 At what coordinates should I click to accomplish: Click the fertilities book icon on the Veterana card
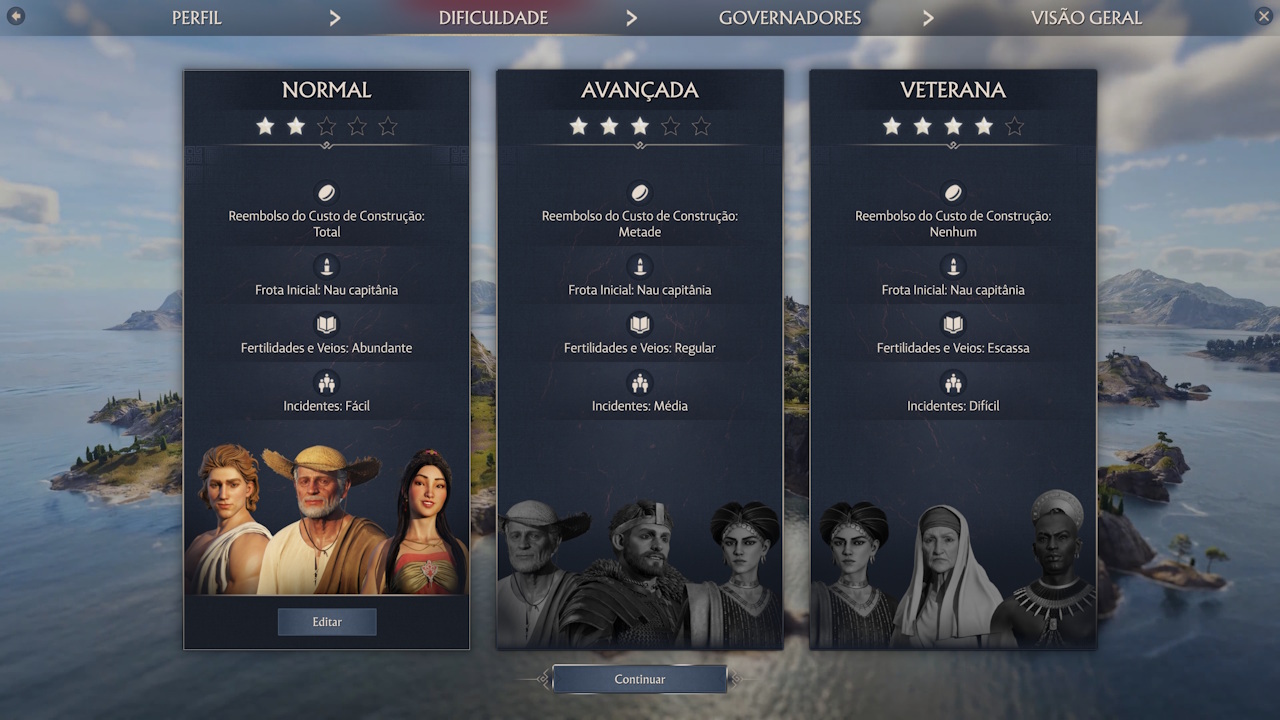(x=952, y=324)
